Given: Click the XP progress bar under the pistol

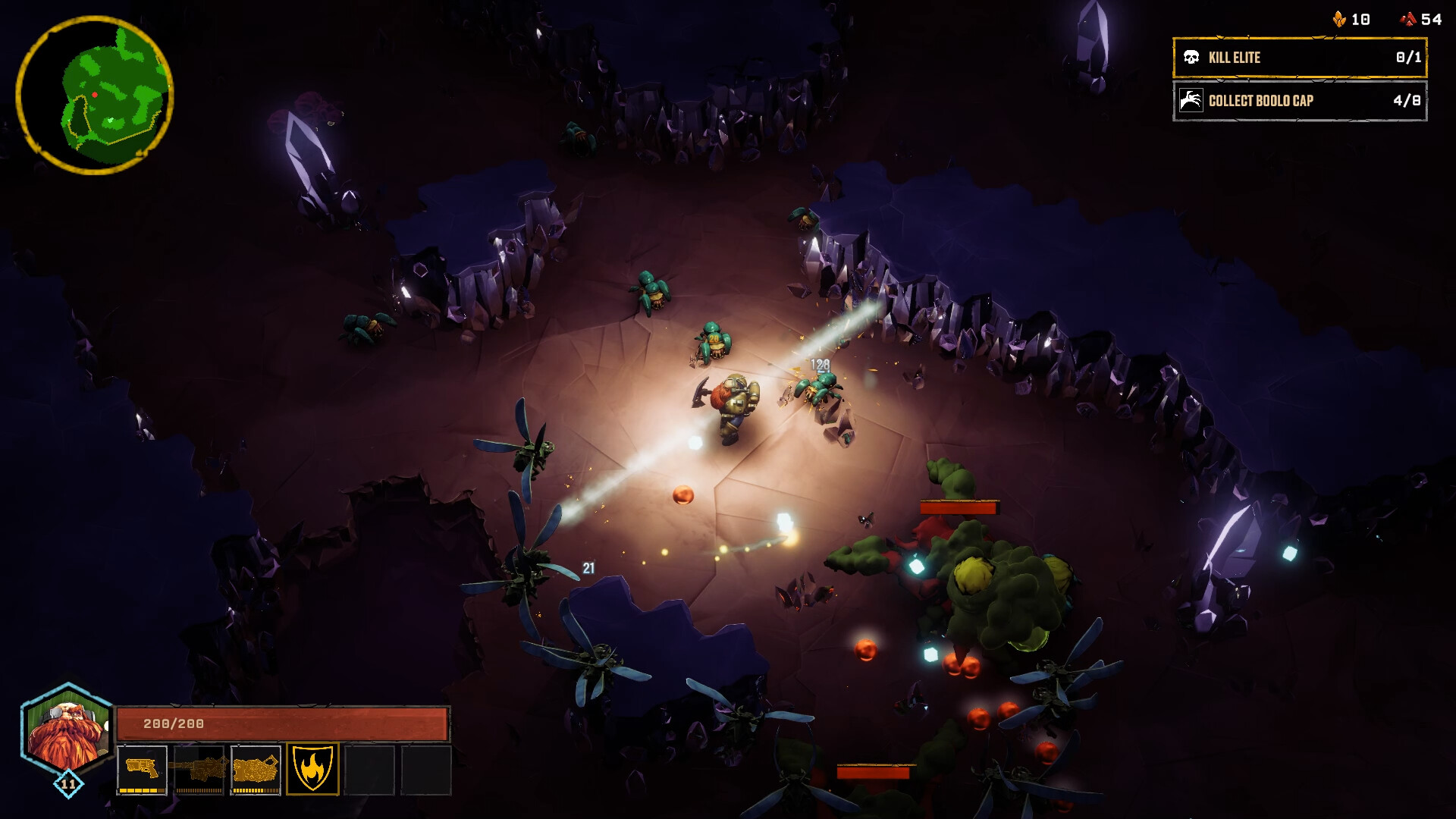Looking at the screenshot, I should [143, 791].
